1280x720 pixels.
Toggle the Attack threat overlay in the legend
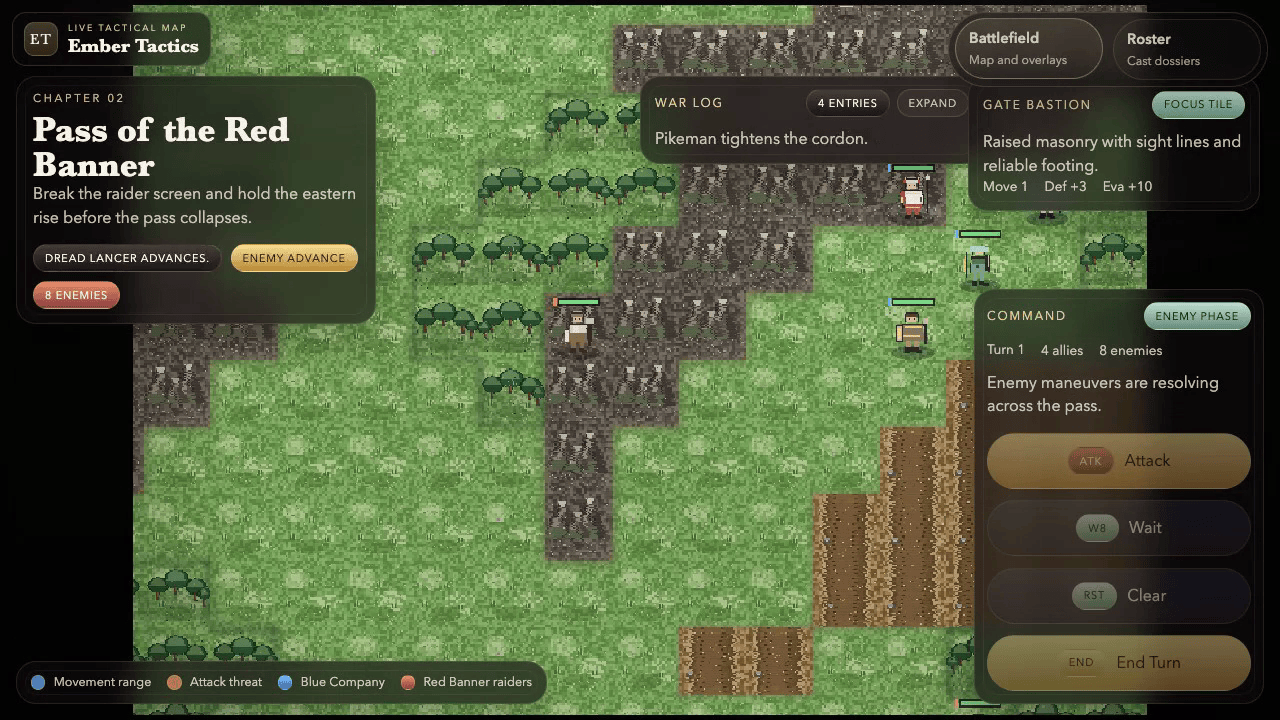pyautogui.click(x=174, y=682)
